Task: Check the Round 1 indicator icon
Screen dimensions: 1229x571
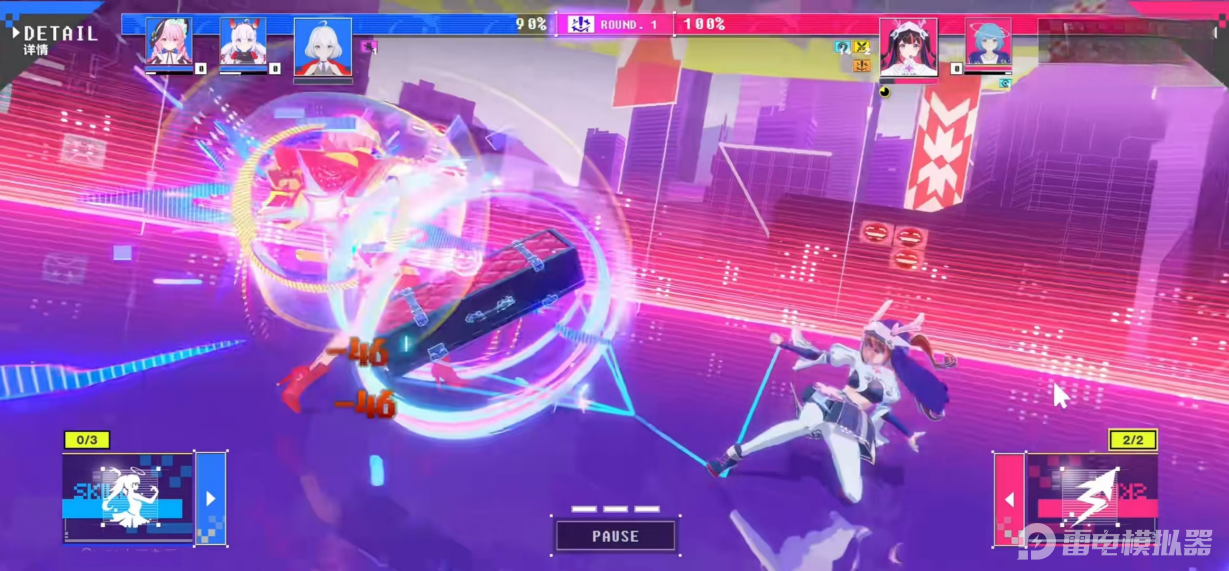Action: [x=581, y=24]
